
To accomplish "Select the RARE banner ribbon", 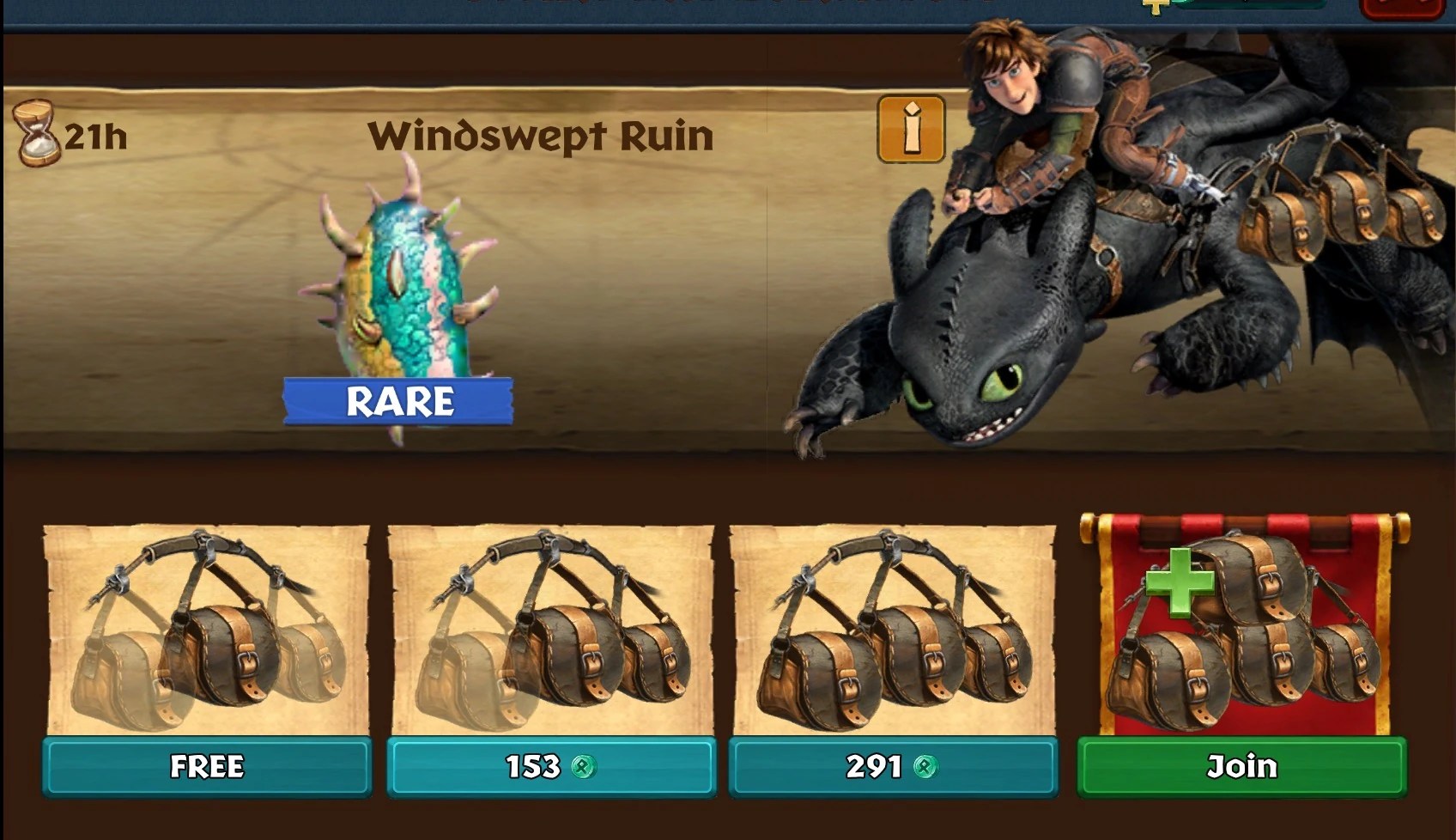I will click(399, 399).
